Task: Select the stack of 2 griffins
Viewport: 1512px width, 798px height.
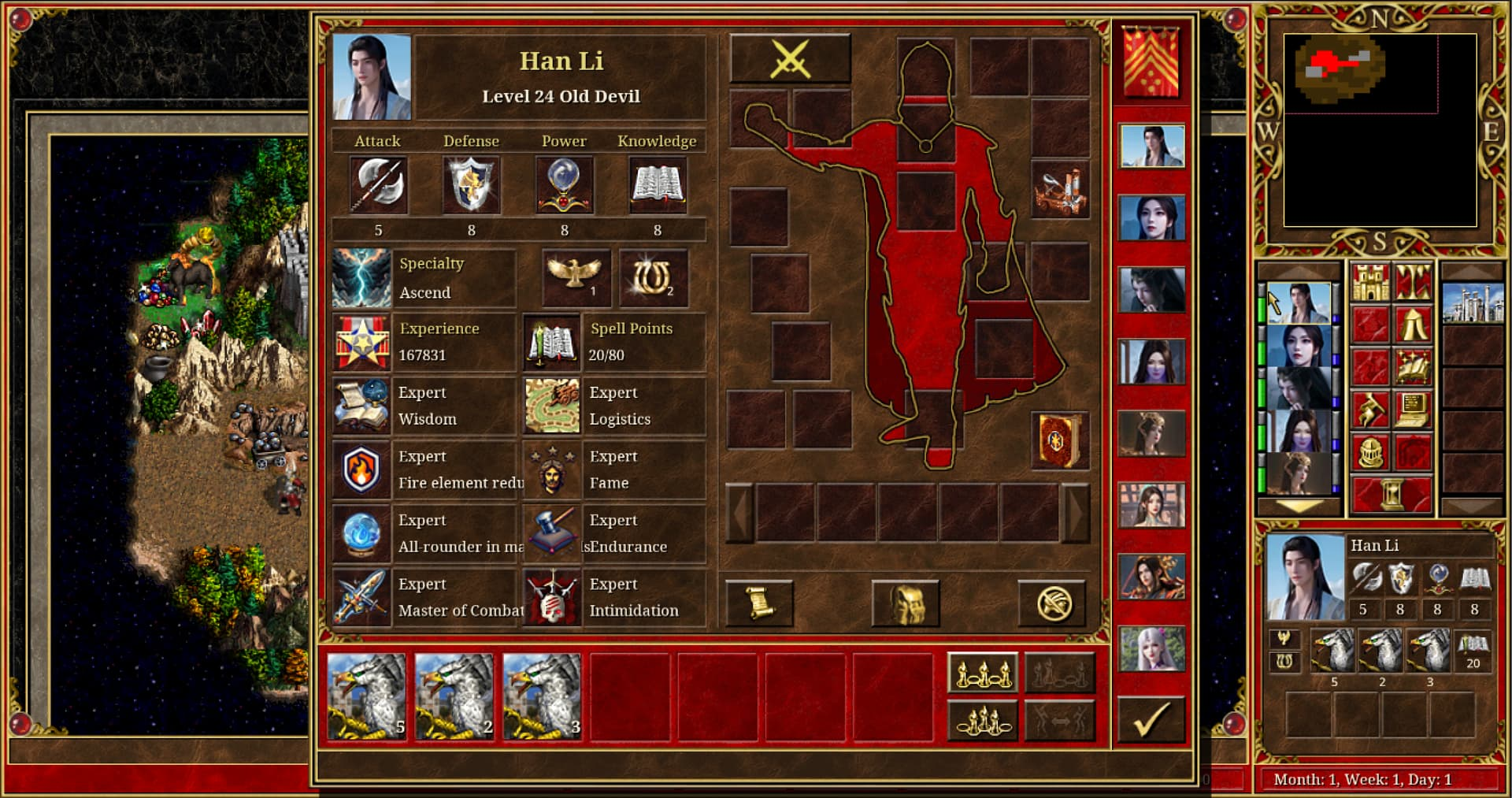Action: pos(454,697)
